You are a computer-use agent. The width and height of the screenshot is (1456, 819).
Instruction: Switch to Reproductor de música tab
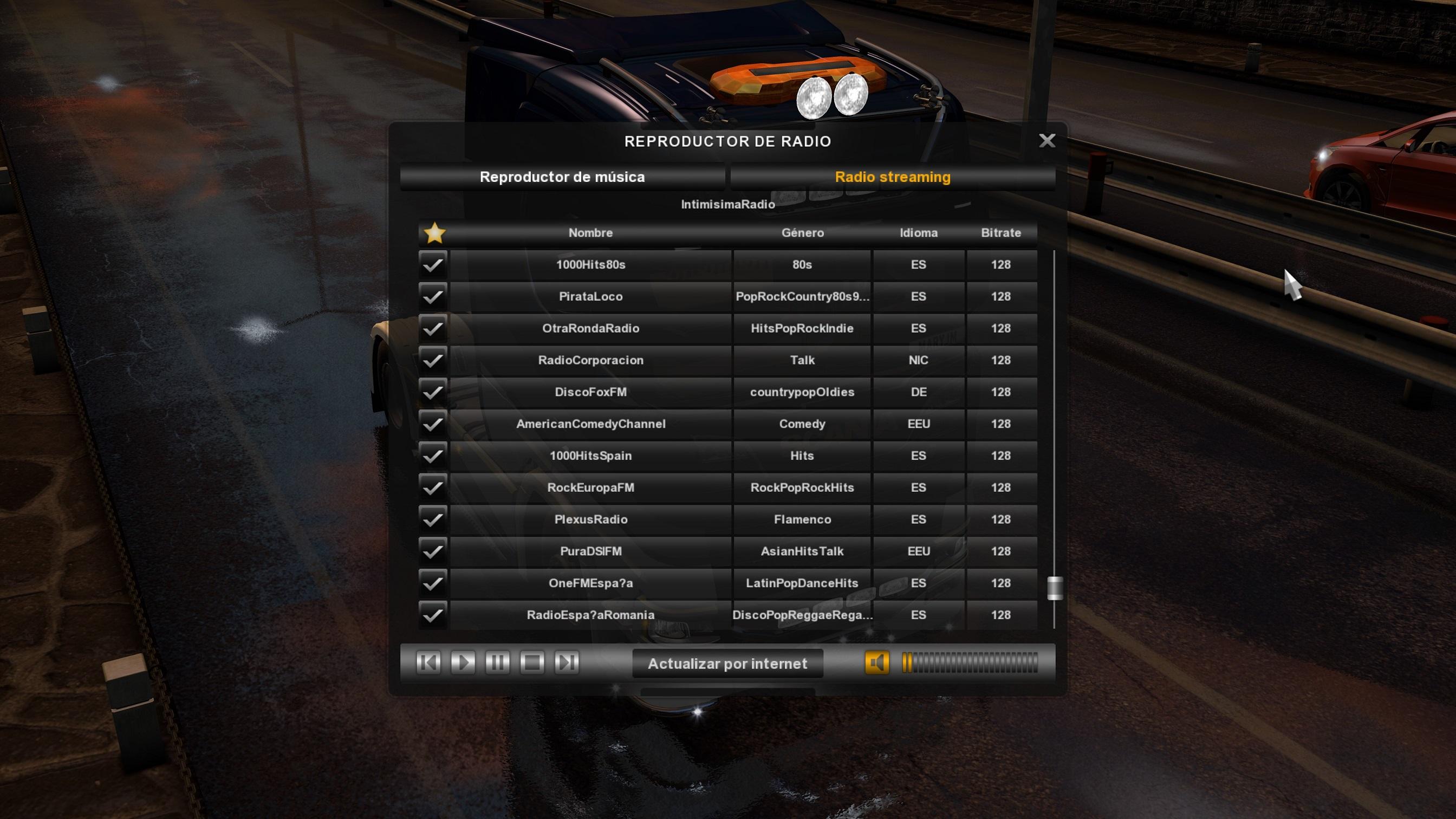pyautogui.click(x=562, y=177)
